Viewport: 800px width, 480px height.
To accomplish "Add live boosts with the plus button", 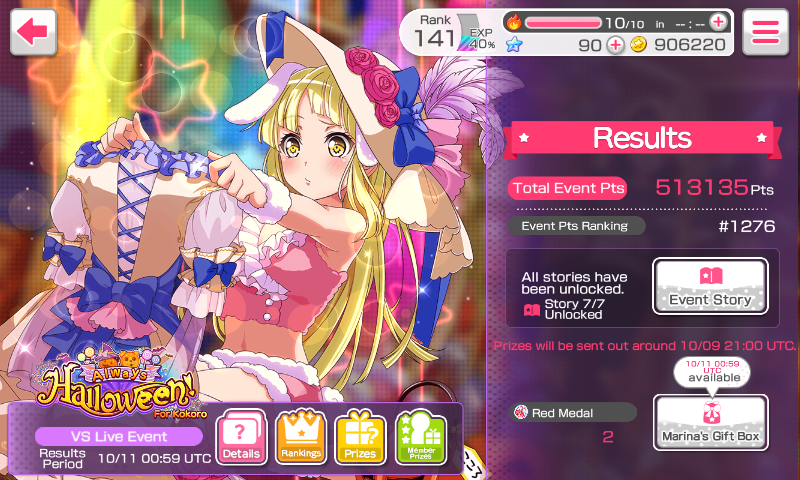I will pos(718,21).
